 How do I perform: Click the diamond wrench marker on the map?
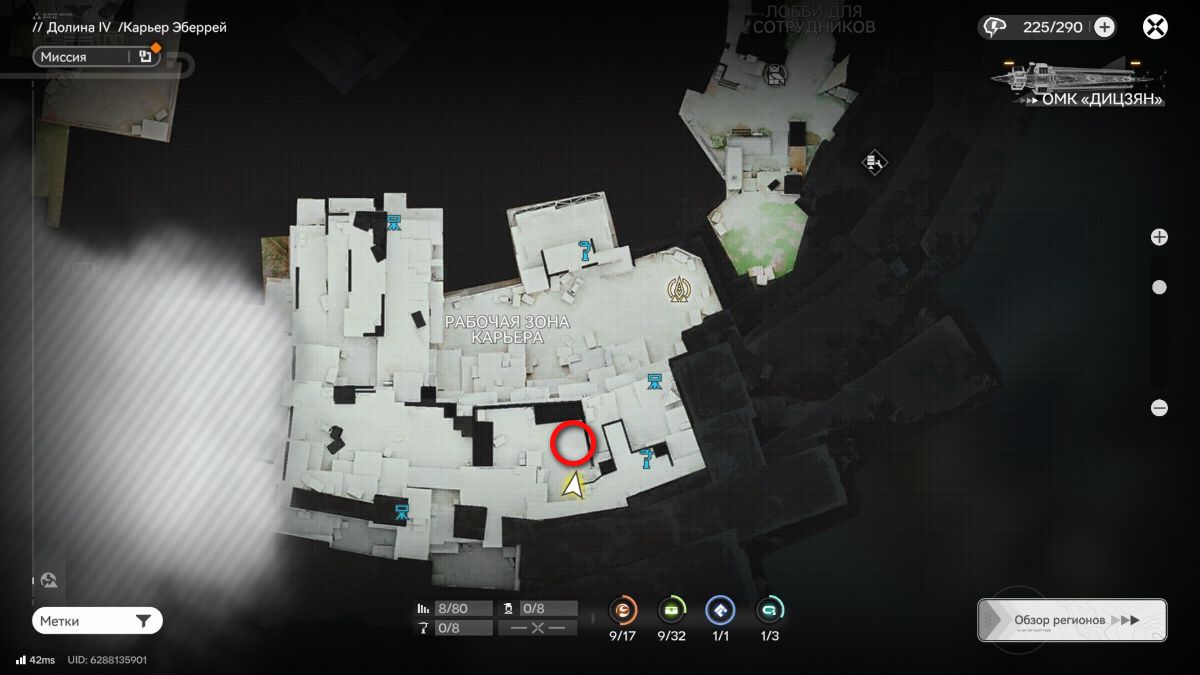pyautogui.click(x=874, y=161)
